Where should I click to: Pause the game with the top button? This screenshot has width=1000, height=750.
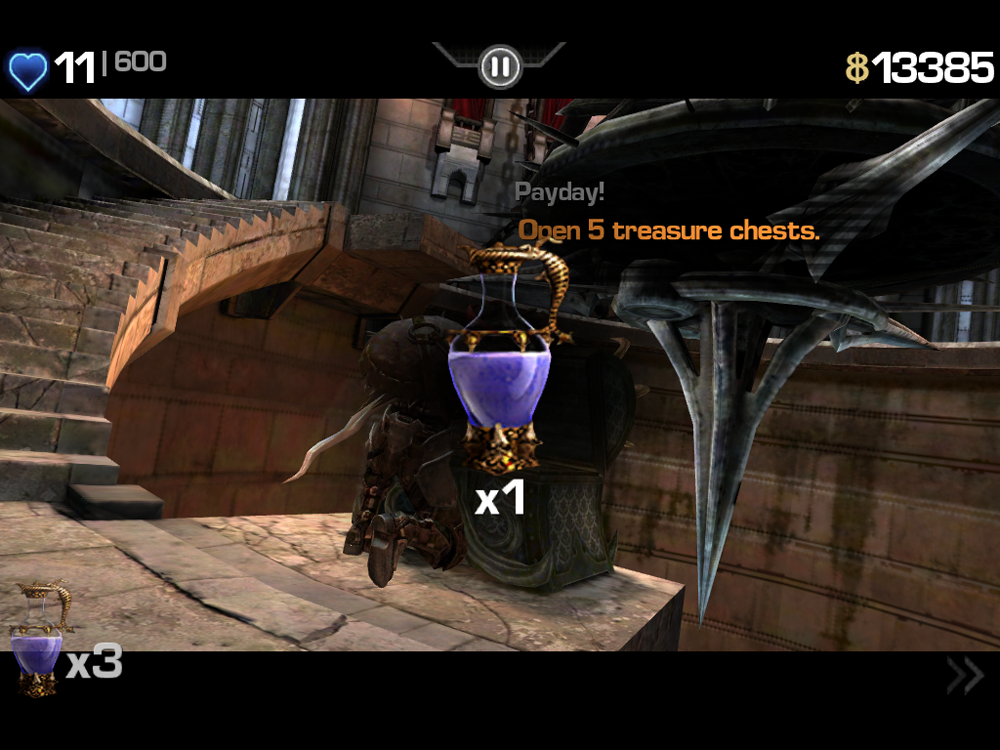(x=499, y=67)
